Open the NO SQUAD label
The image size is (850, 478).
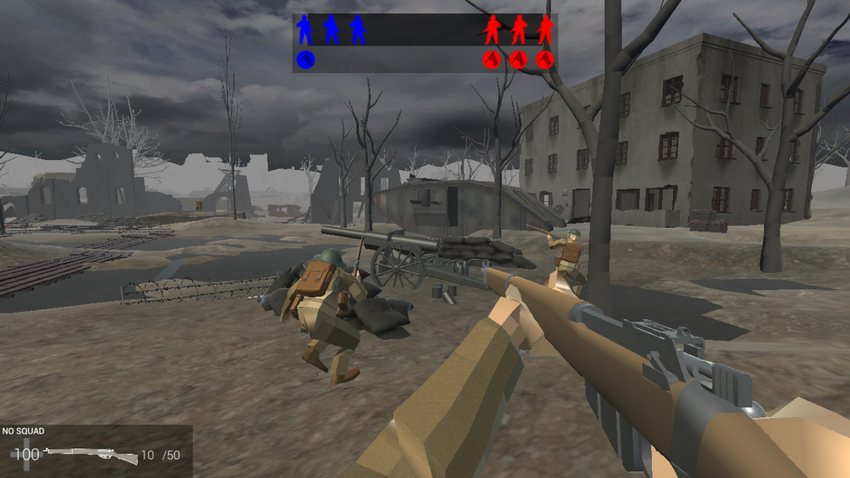tap(23, 431)
